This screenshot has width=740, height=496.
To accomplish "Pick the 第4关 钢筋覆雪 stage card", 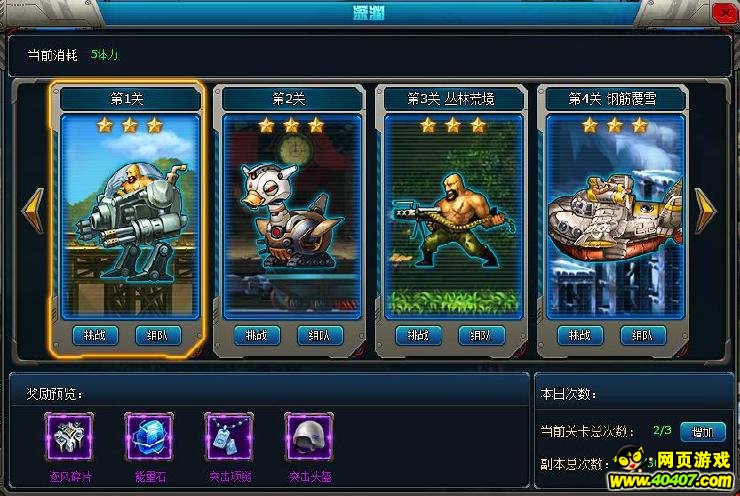I will (x=614, y=215).
